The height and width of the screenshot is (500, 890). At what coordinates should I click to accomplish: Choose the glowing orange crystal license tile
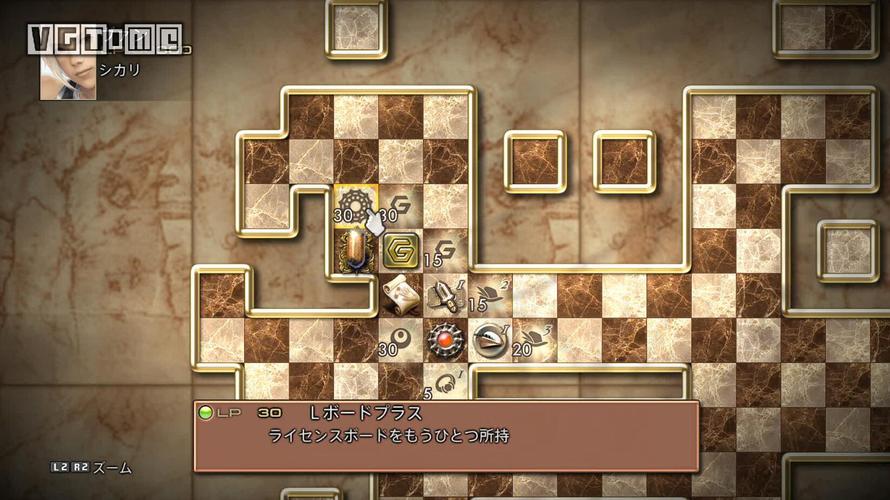coord(355,250)
